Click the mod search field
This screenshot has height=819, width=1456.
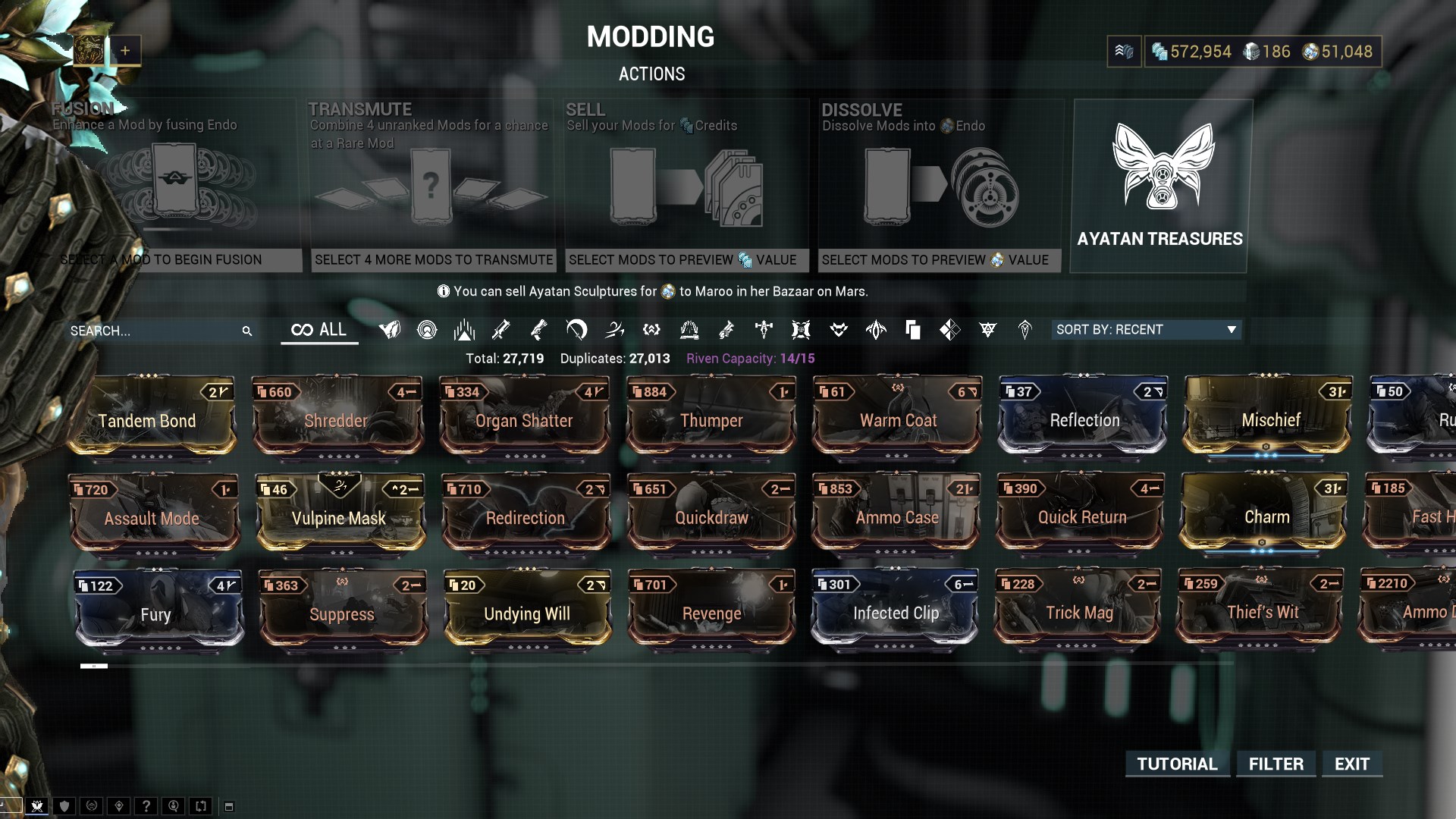tap(152, 331)
